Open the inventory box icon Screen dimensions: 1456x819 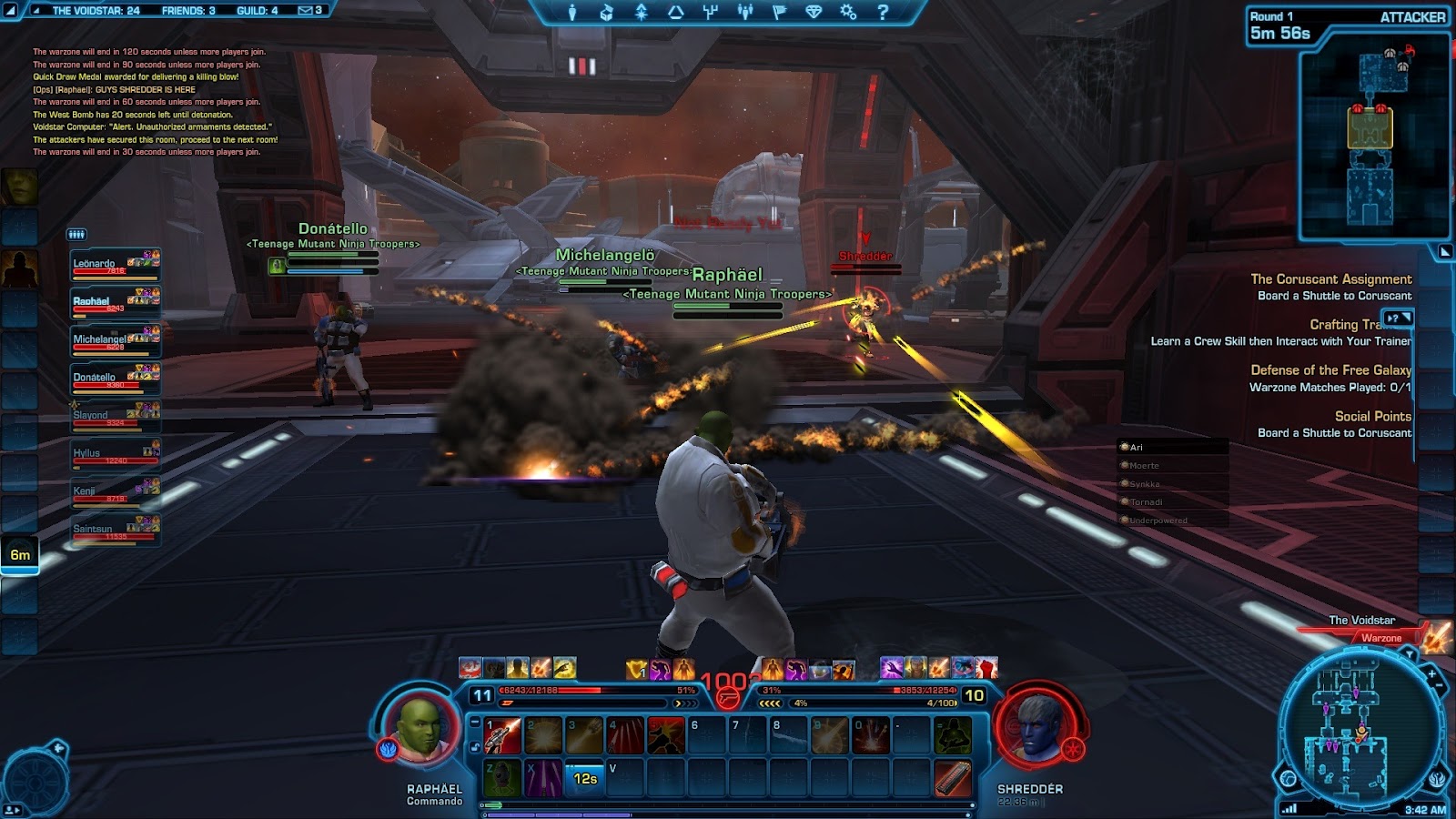606,13
